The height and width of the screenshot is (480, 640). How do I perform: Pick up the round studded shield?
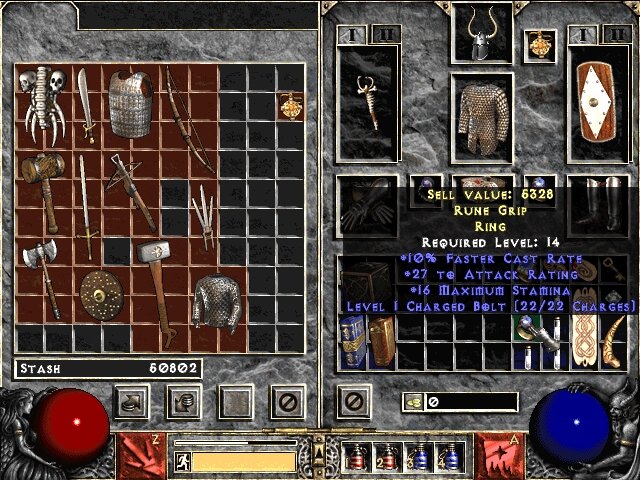point(98,294)
